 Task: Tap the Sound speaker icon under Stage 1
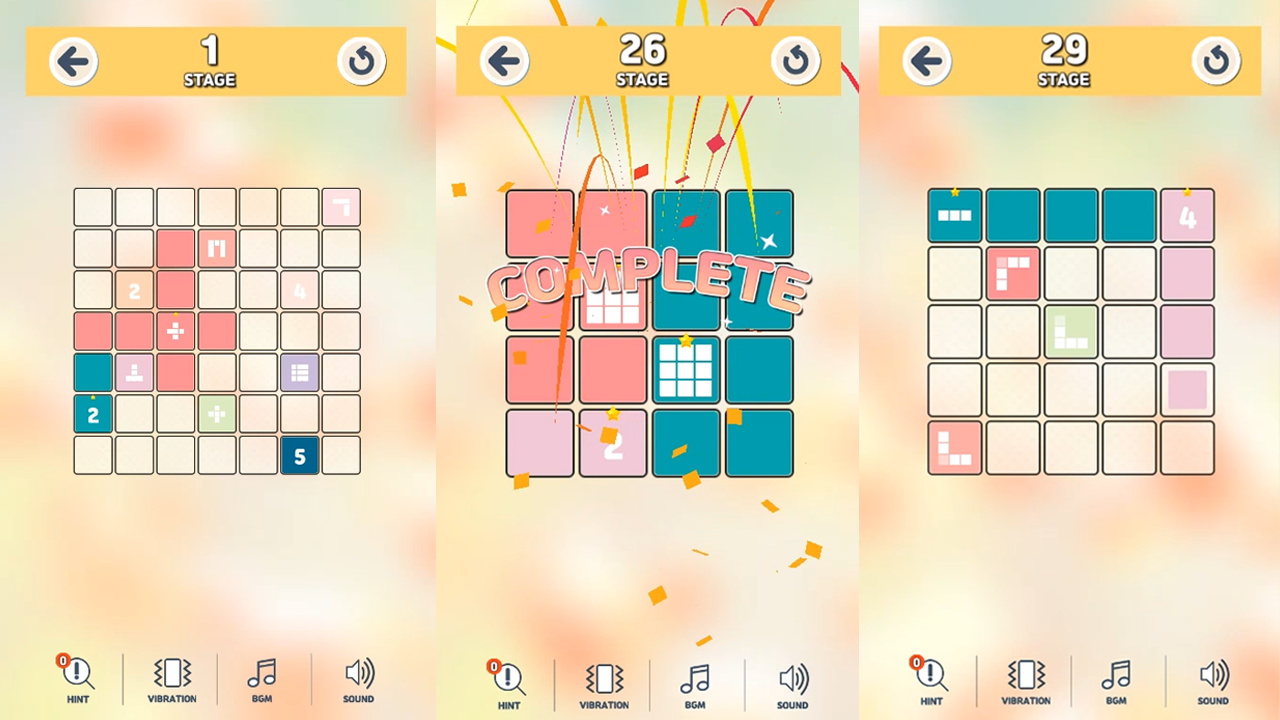[x=356, y=678]
